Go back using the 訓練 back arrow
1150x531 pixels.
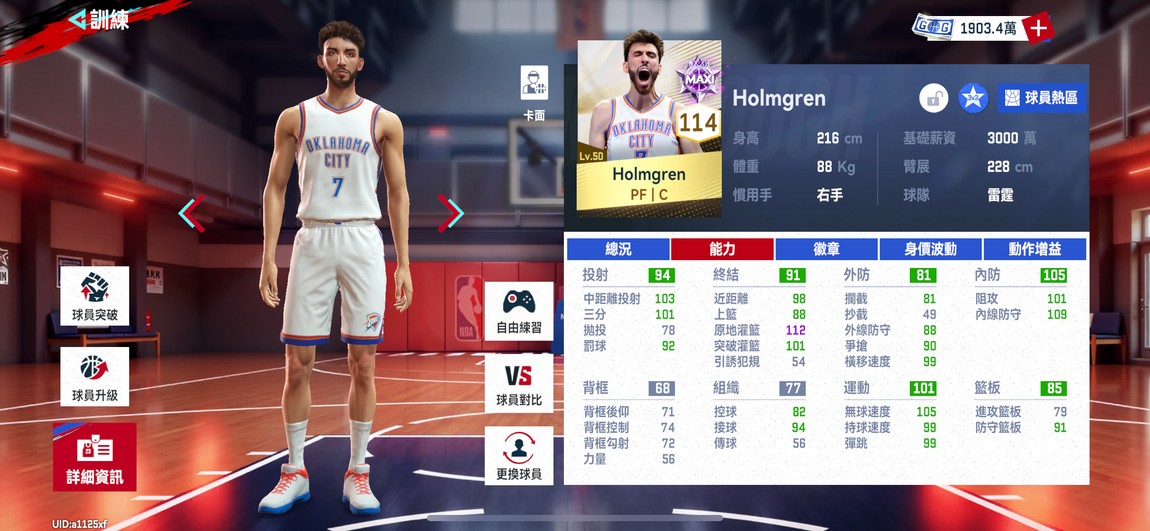(79, 19)
